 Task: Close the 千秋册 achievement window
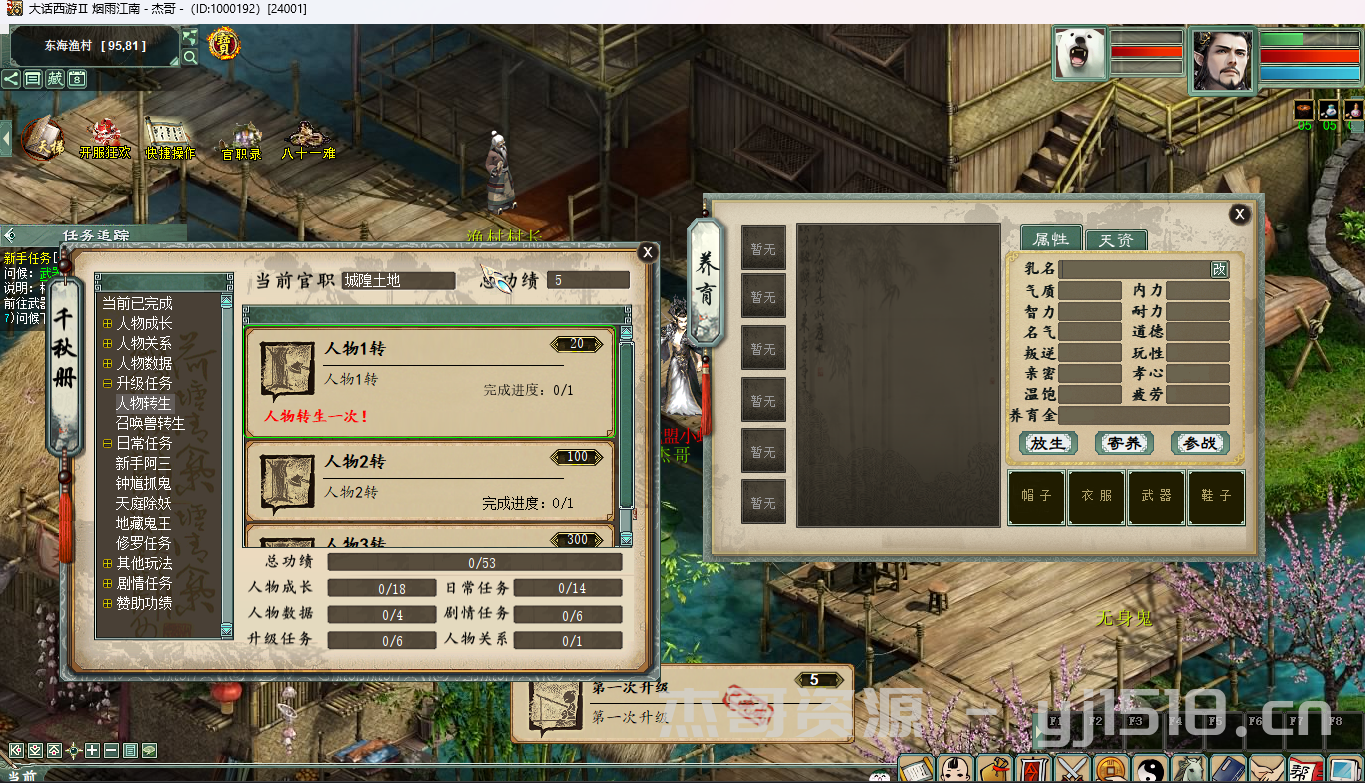tap(647, 252)
